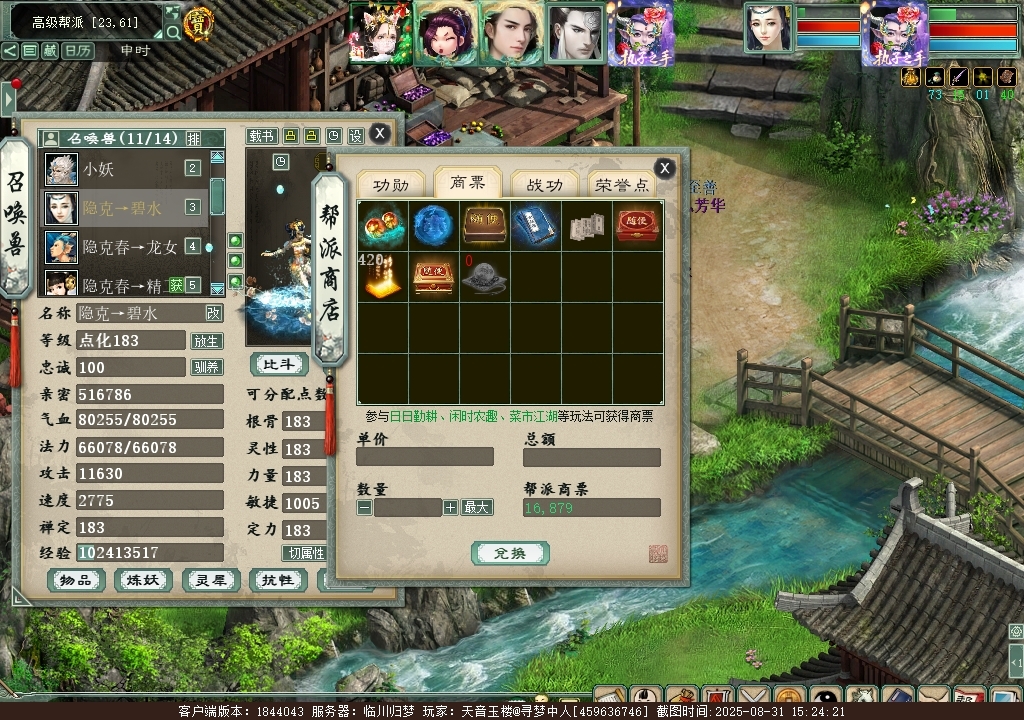Screen dimensions: 1024x720
Task: Select the blue book item in shop
Action: (x=535, y=225)
